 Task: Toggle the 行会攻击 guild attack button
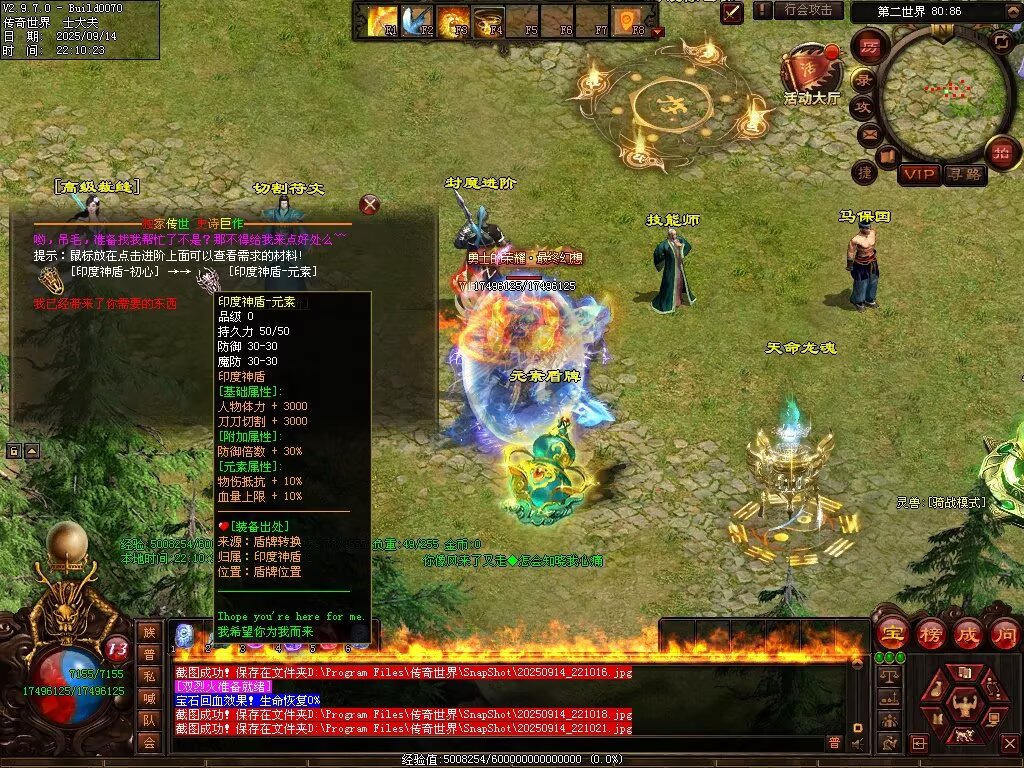click(808, 10)
